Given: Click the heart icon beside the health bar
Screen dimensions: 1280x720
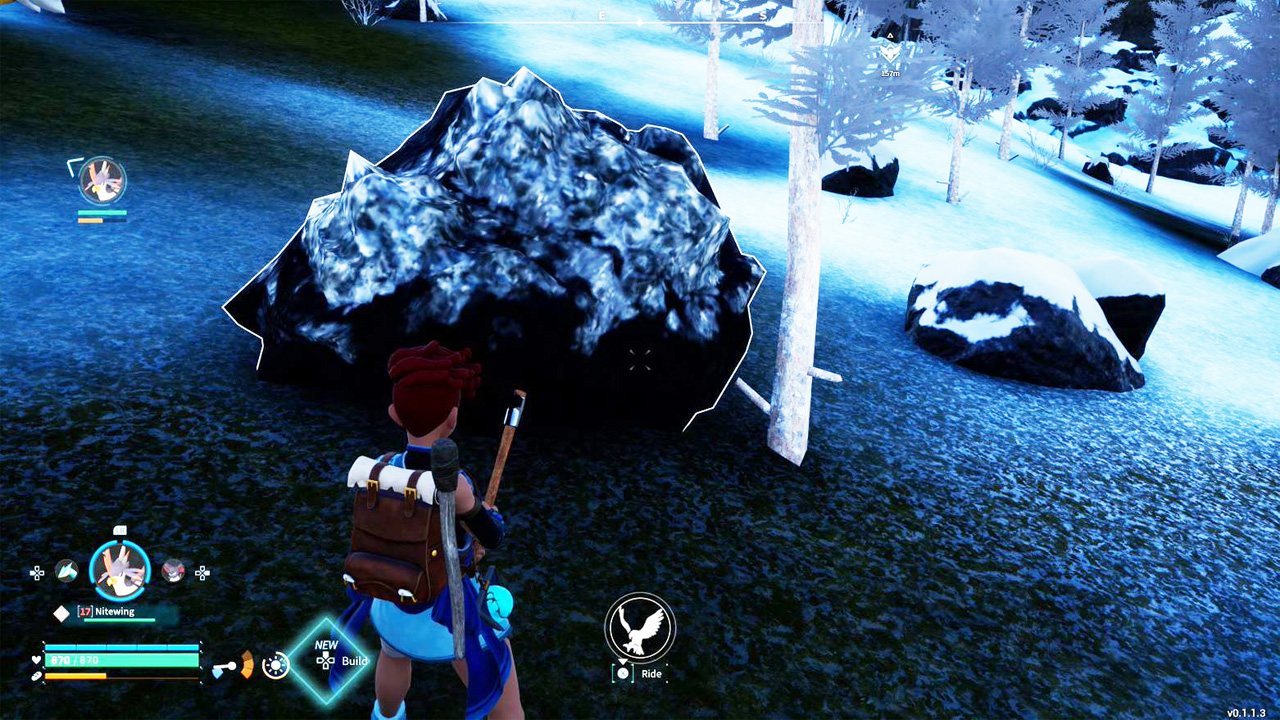Looking at the screenshot, I should (36, 660).
